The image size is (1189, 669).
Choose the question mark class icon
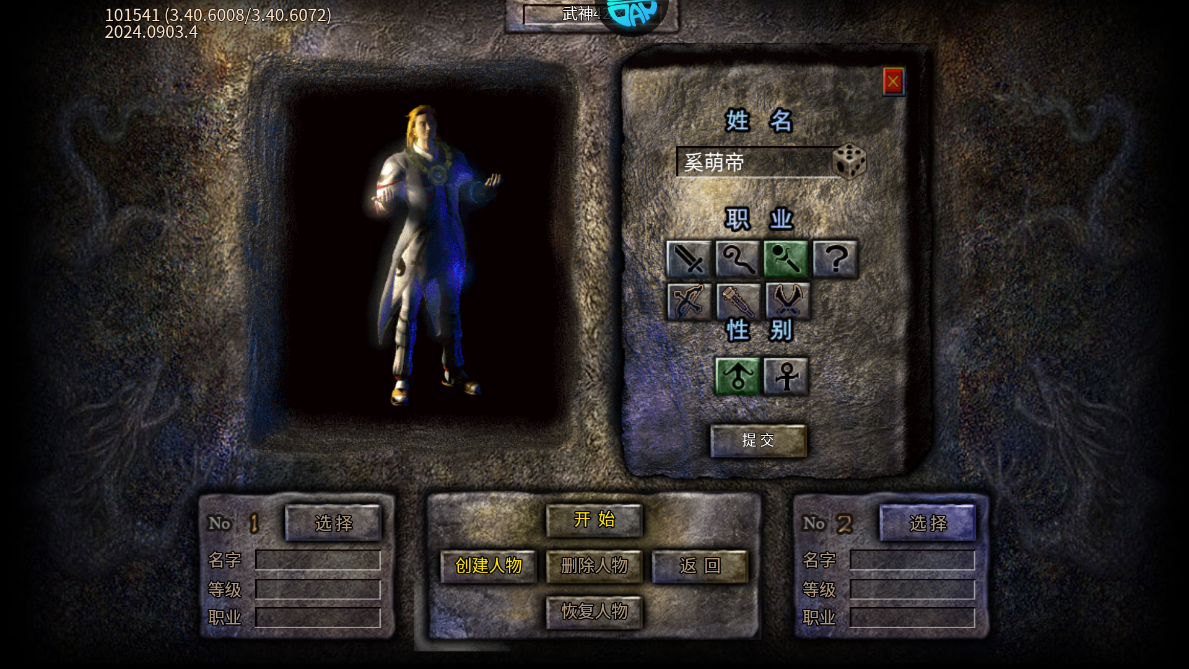pos(835,259)
